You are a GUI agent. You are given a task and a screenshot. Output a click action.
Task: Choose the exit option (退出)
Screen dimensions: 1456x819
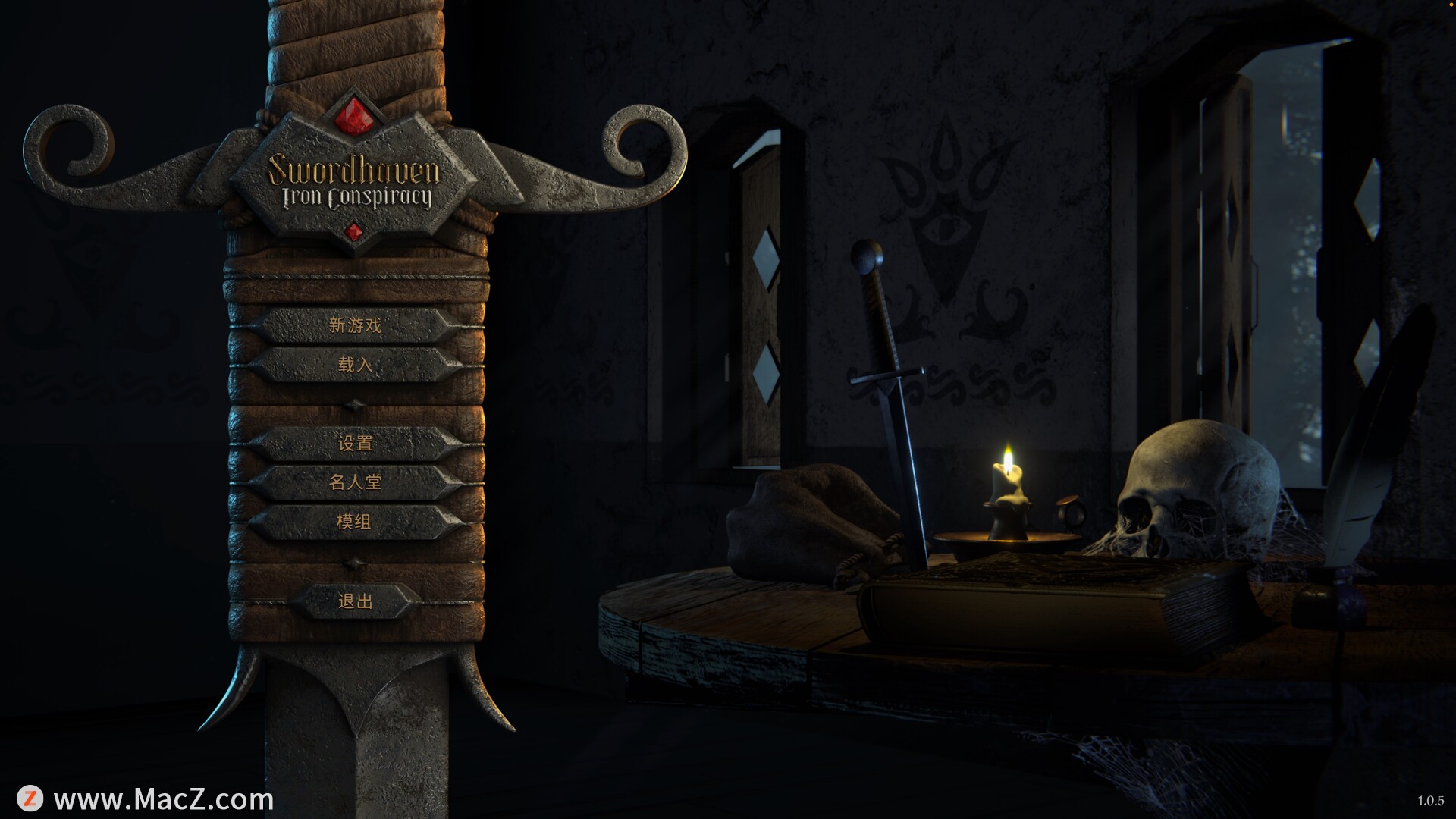pyautogui.click(x=355, y=601)
